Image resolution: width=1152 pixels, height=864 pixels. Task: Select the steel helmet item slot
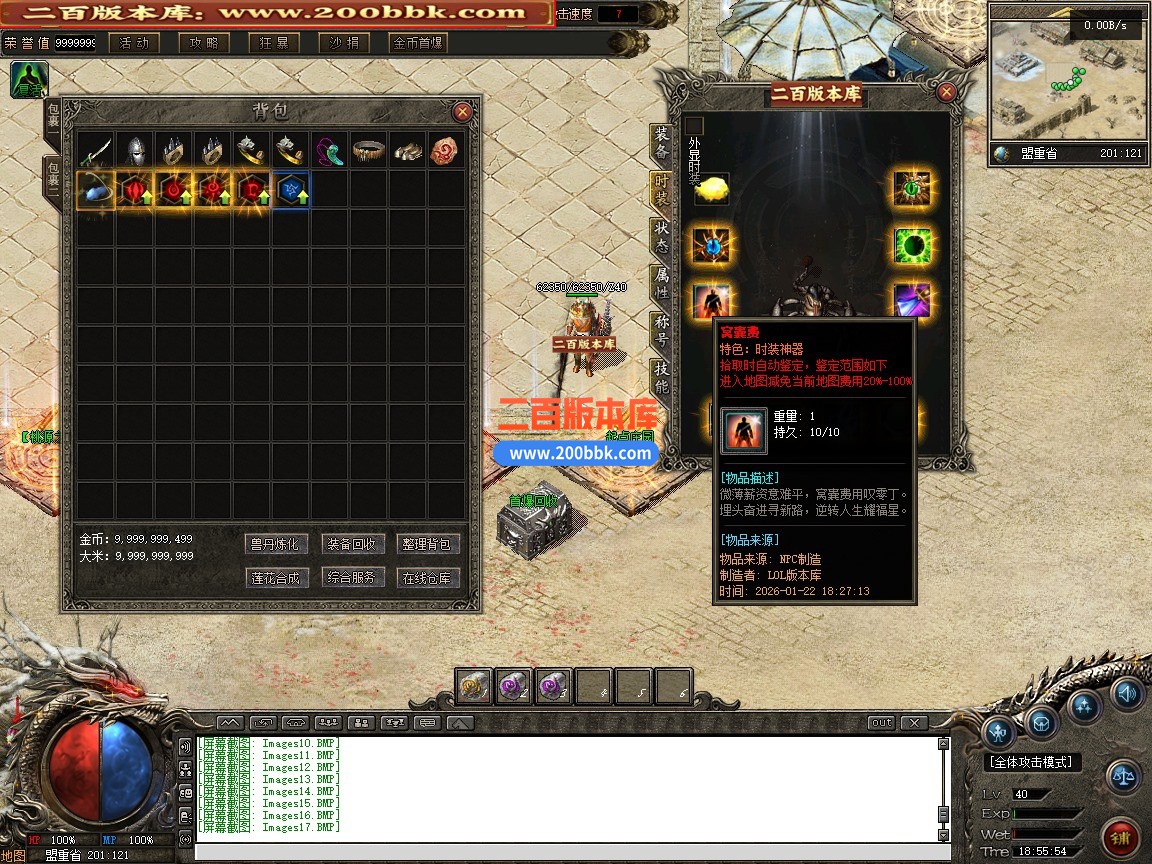click(x=134, y=151)
